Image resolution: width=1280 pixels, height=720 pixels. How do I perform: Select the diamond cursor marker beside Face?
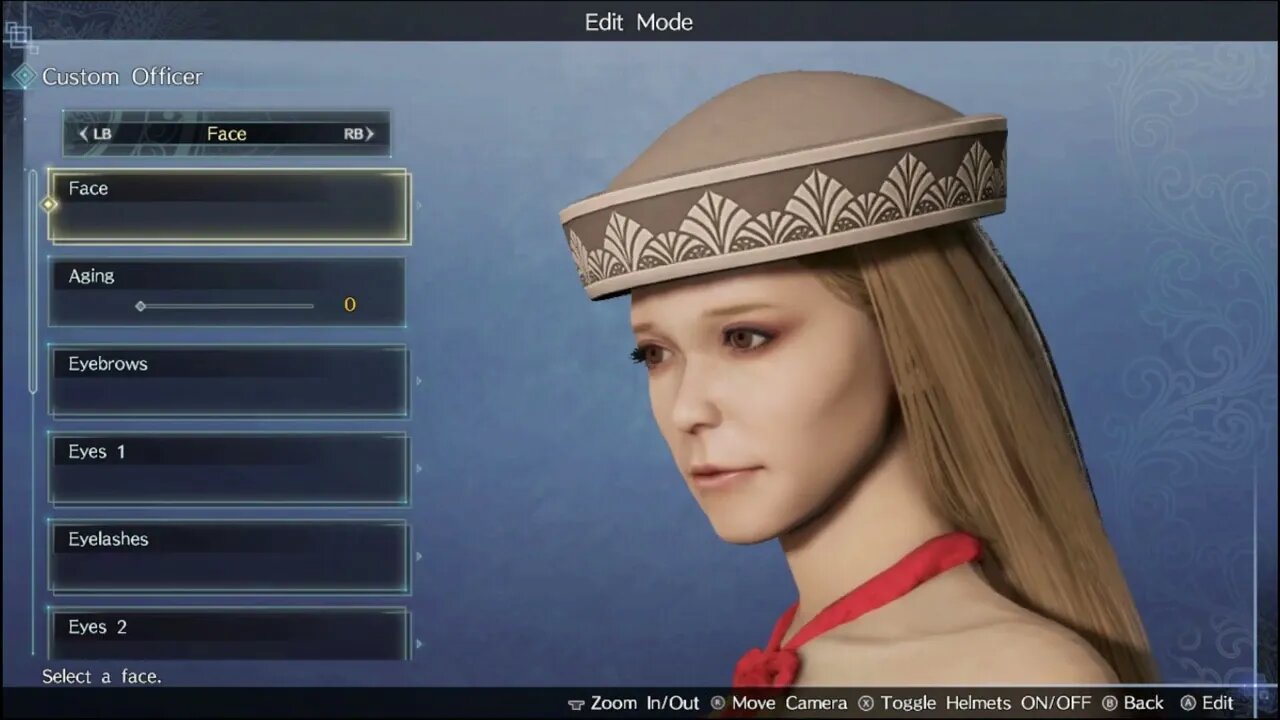(47, 204)
